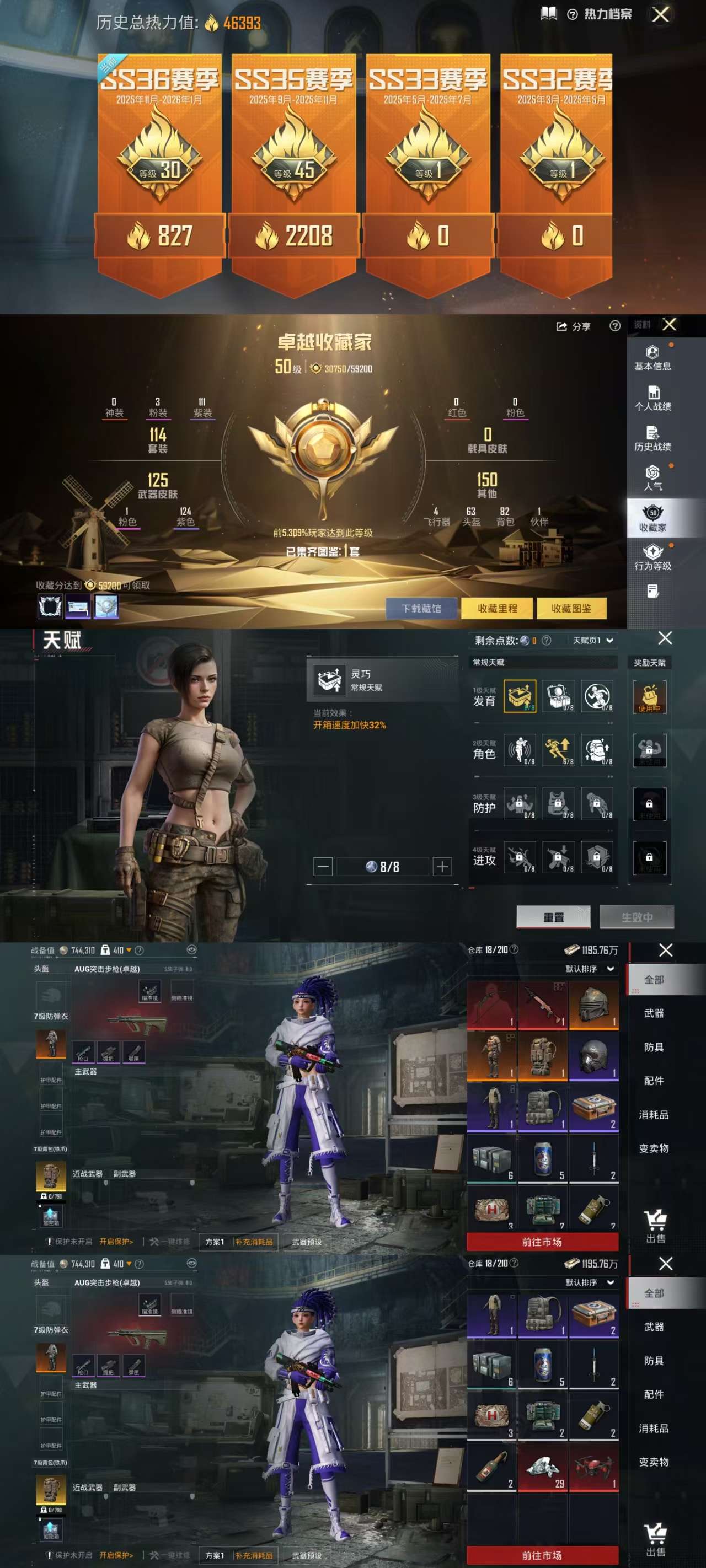Click the 重置 reset talents button
The height and width of the screenshot is (1568, 706).
click(553, 917)
